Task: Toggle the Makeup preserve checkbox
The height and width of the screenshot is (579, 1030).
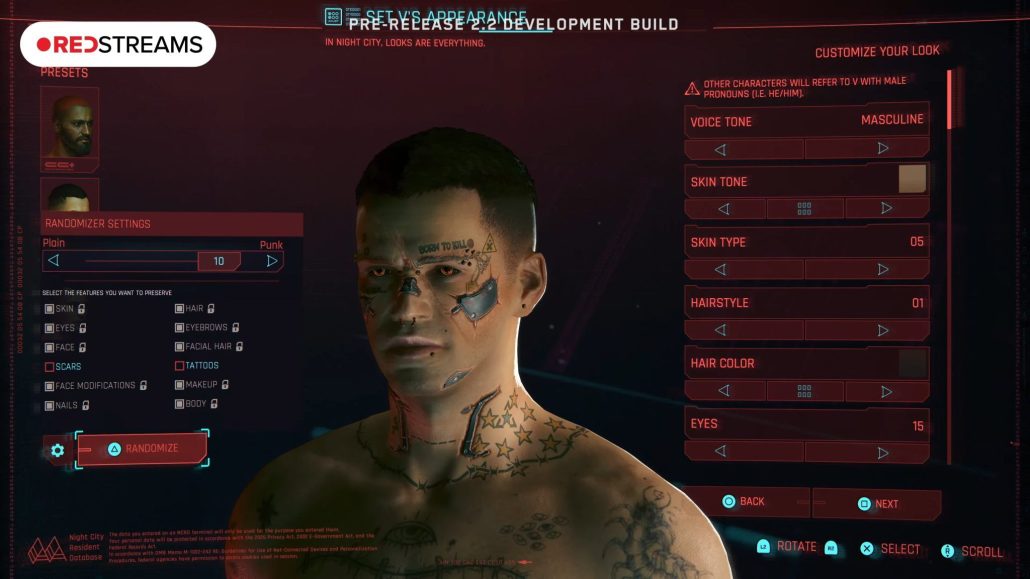Action: tap(180, 385)
